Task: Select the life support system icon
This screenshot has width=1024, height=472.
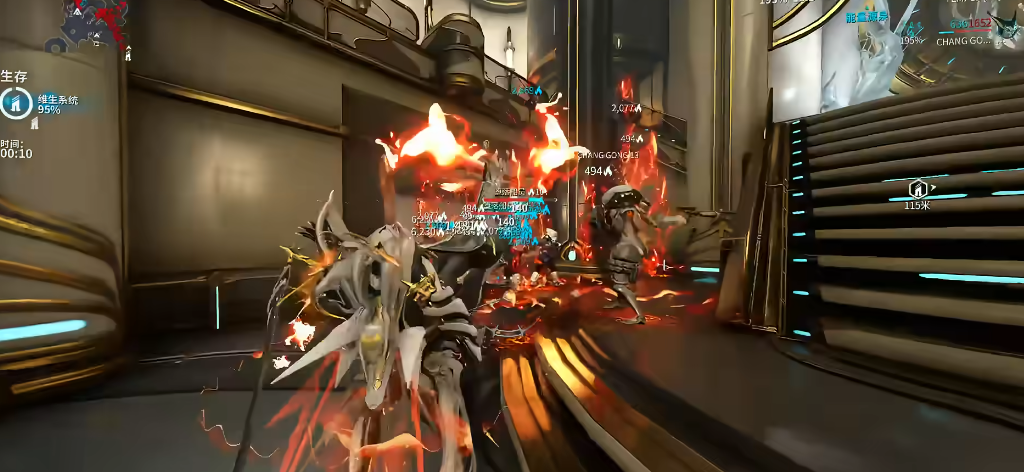Action: (17, 102)
